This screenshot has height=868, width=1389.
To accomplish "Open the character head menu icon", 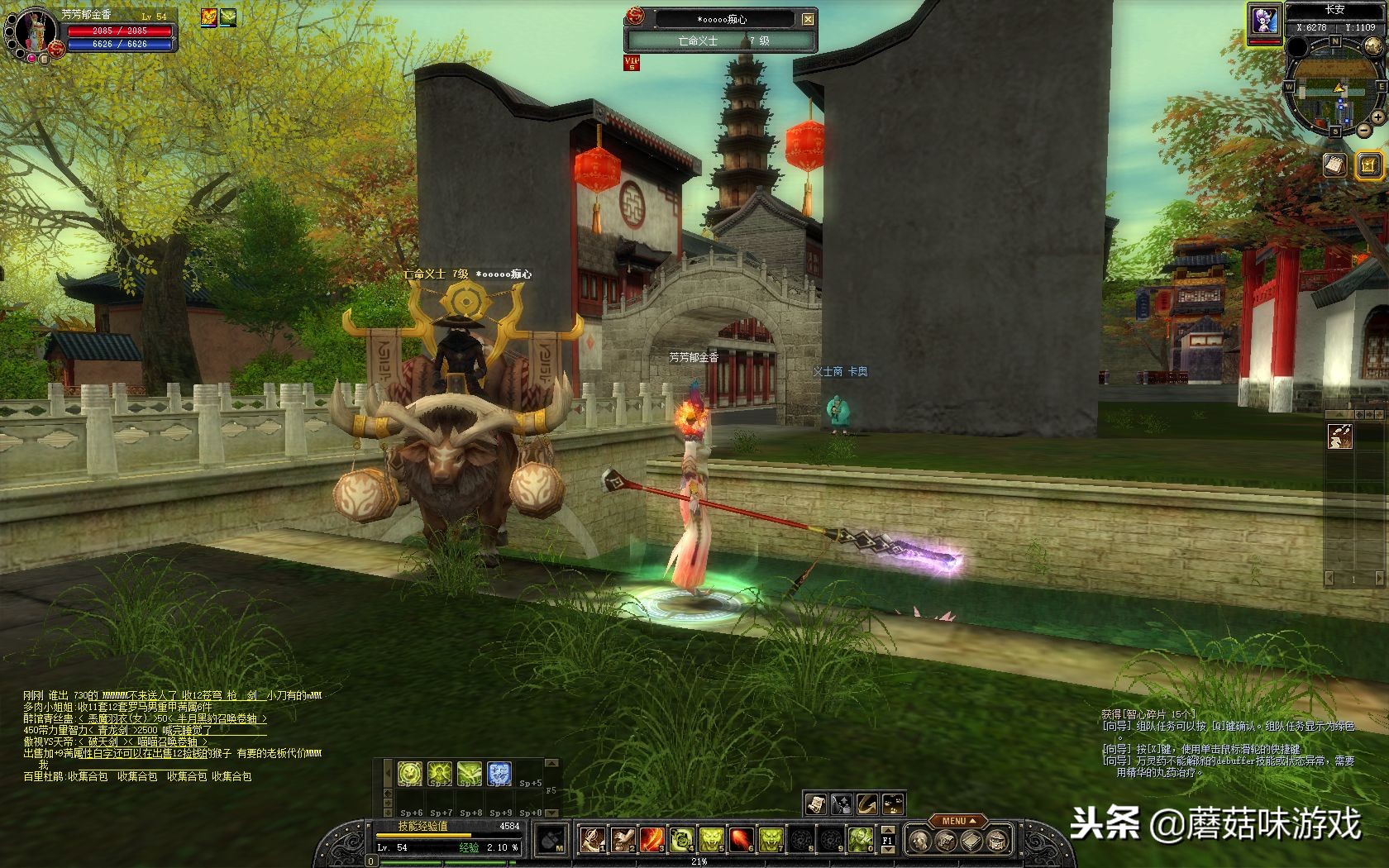I will pyautogui.click(x=918, y=842).
